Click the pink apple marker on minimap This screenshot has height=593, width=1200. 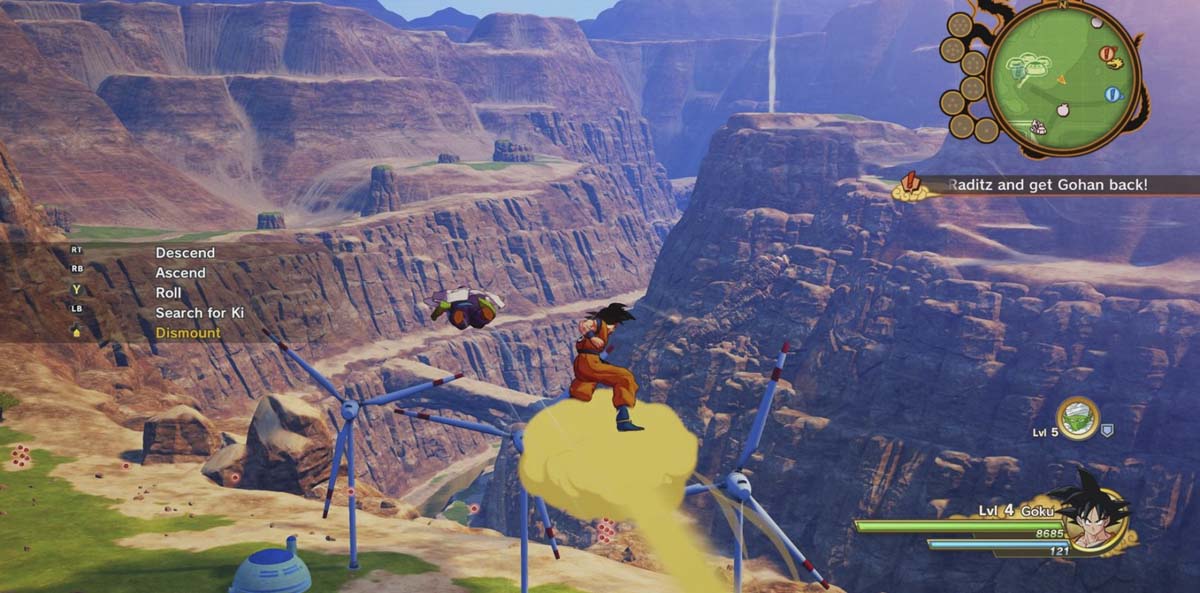[1062, 108]
